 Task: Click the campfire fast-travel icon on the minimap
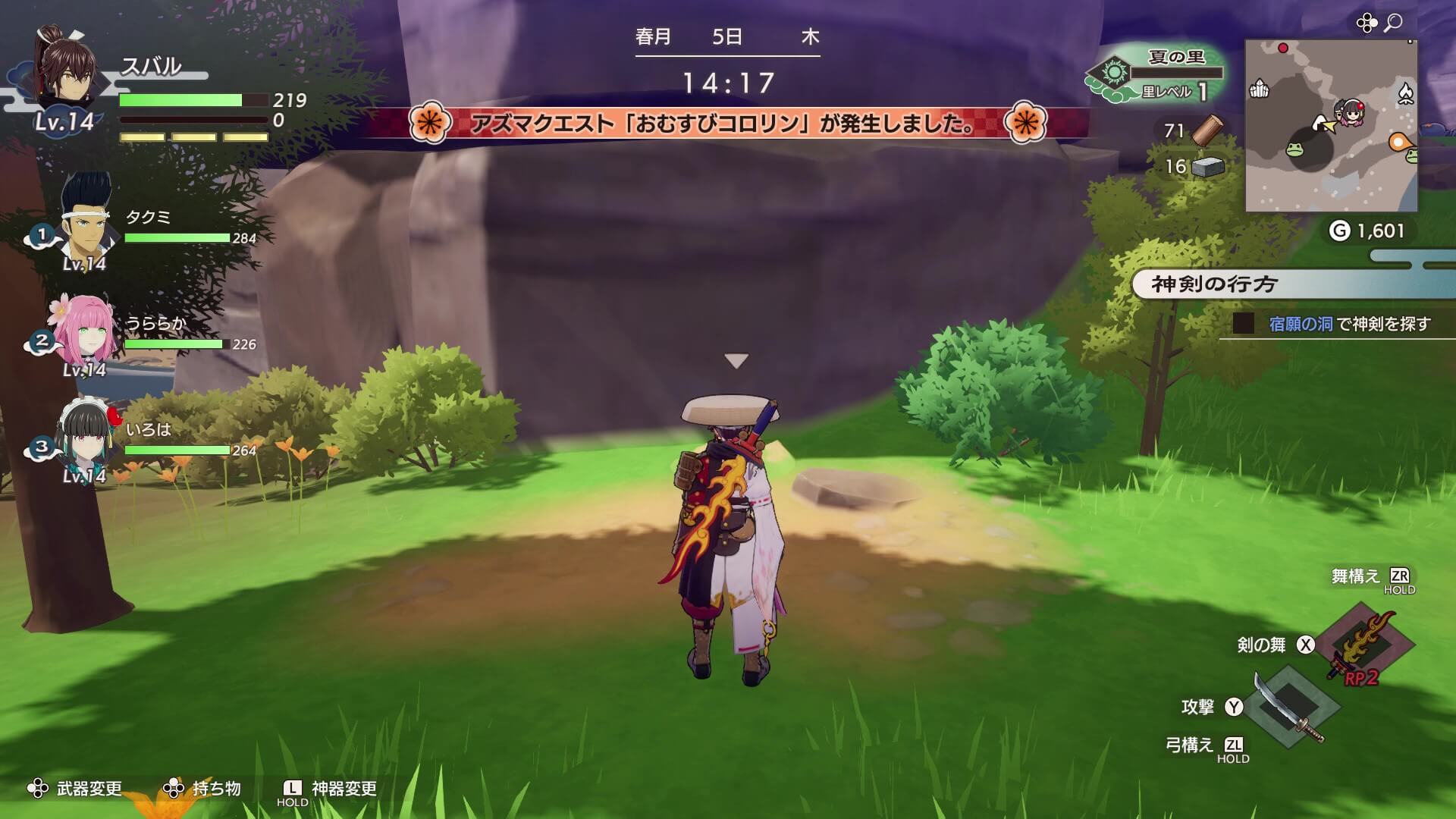[1406, 93]
